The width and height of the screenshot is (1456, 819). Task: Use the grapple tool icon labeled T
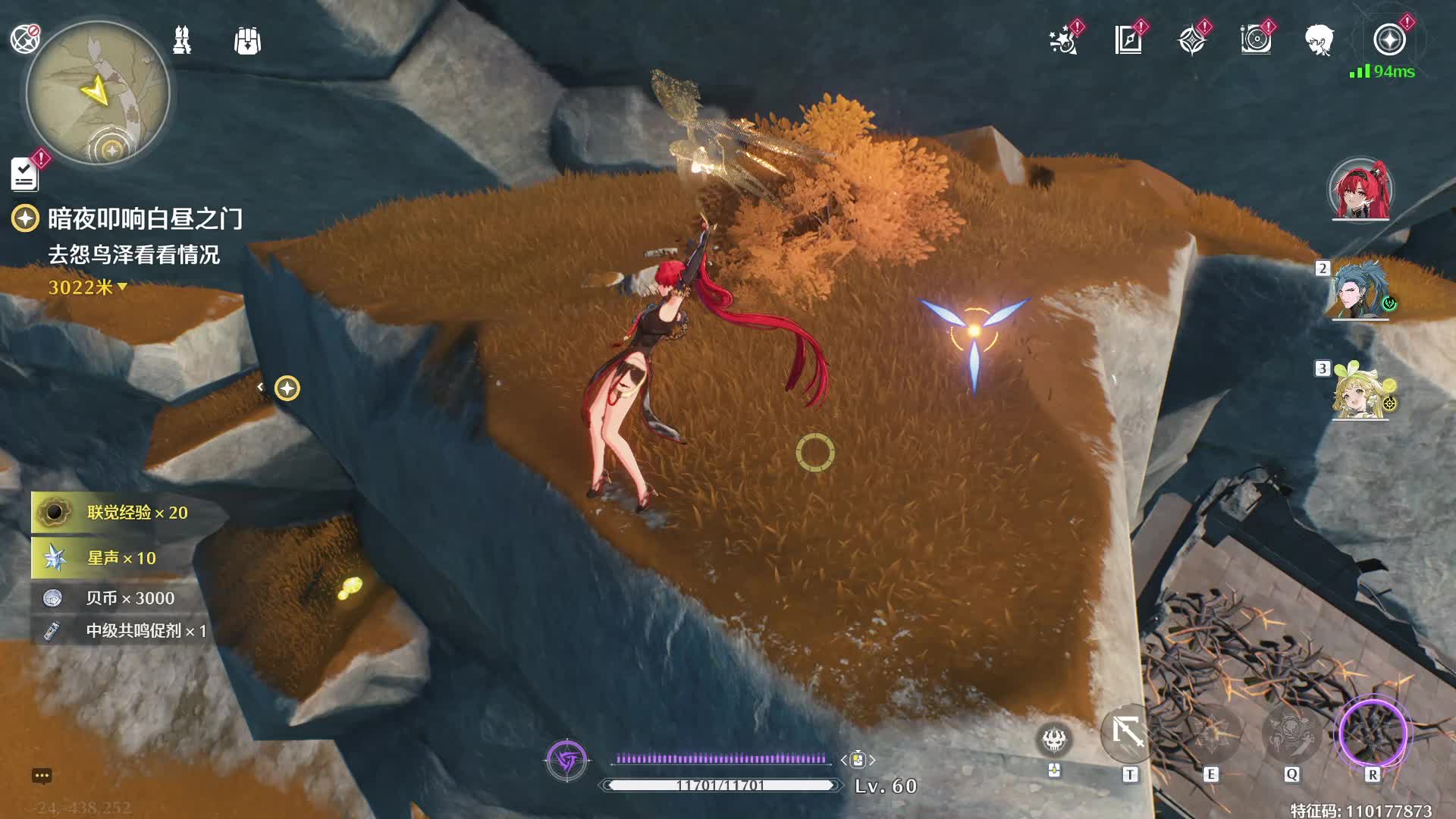coord(1129,733)
